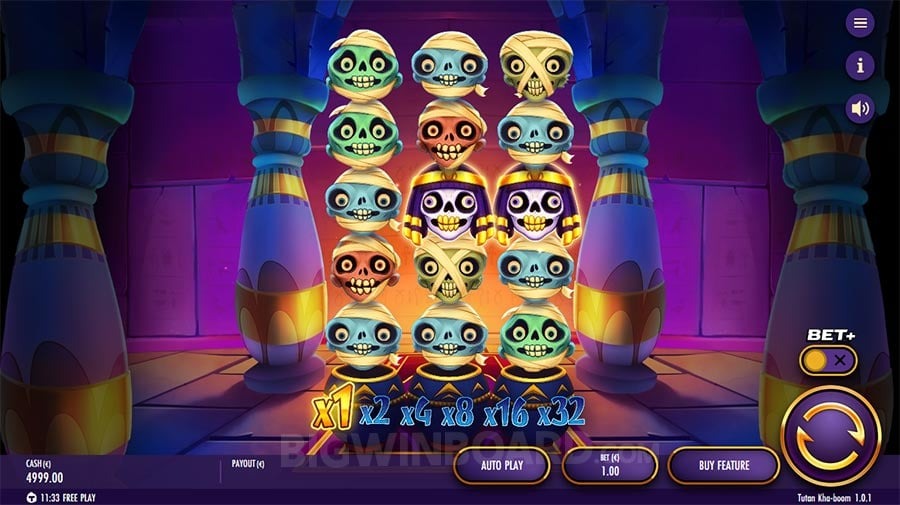Image resolution: width=900 pixels, height=505 pixels.
Task: Mute the game sound
Action: coord(860,108)
